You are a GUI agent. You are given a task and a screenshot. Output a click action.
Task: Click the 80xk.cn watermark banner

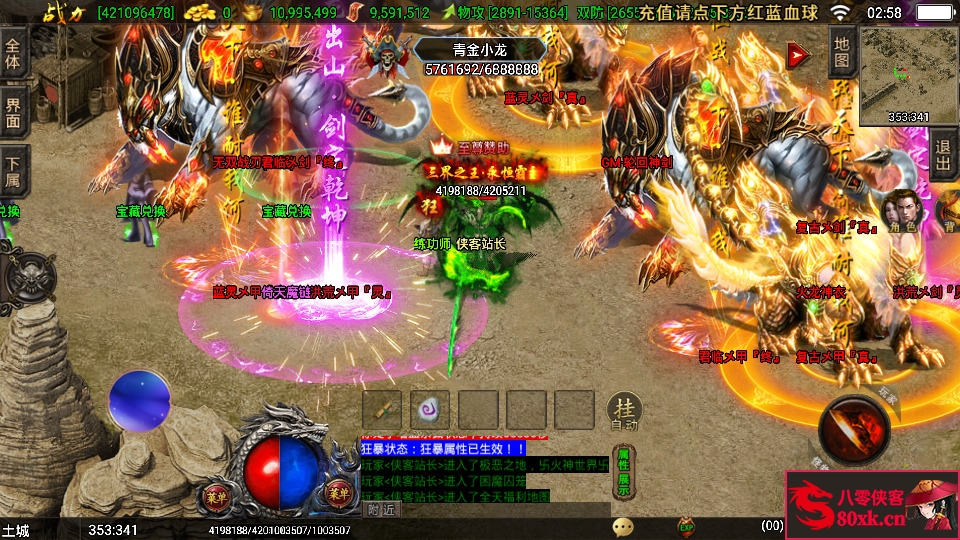(871, 505)
